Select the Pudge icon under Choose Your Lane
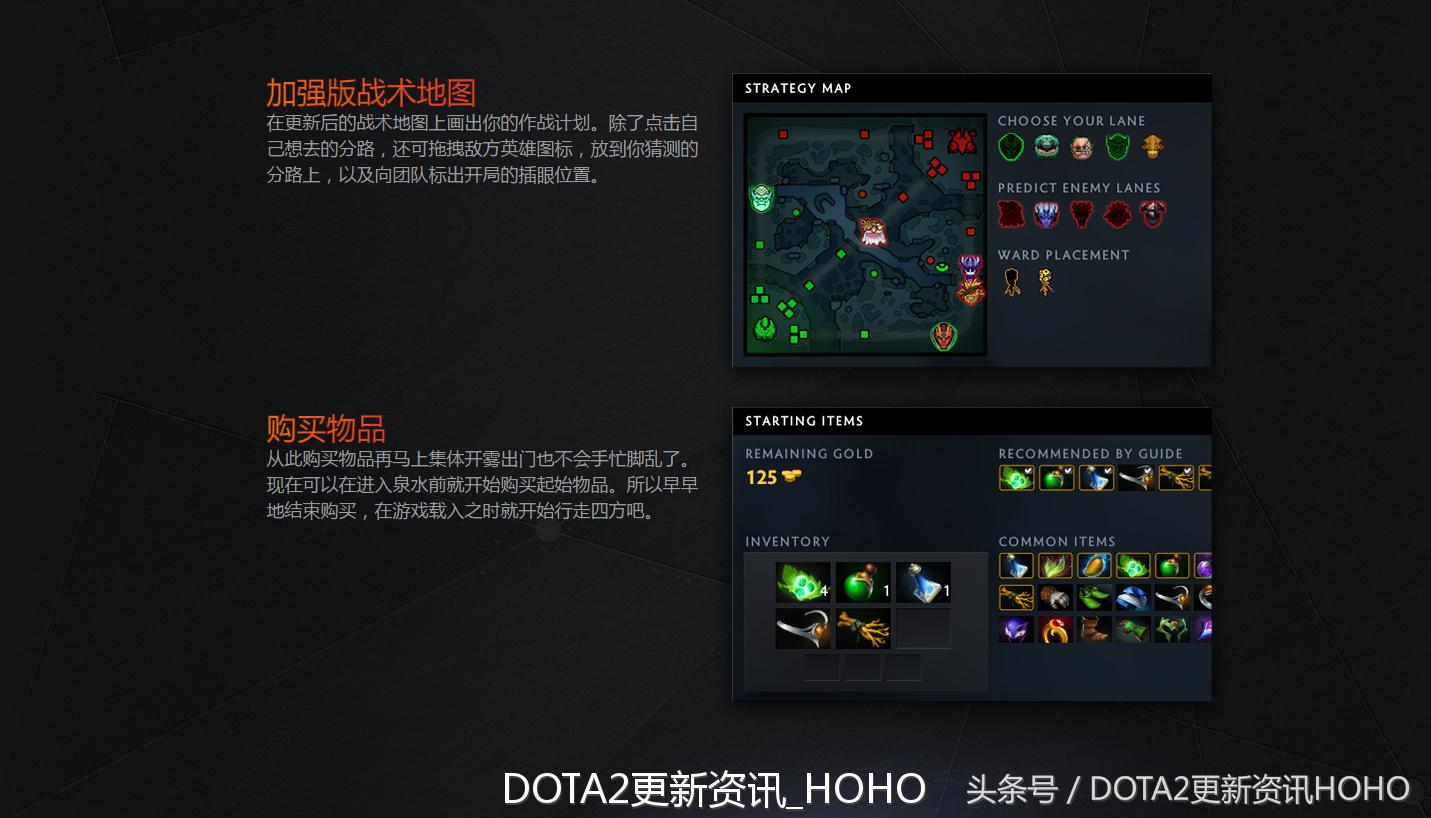1431x818 pixels. click(x=1081, y=149)
